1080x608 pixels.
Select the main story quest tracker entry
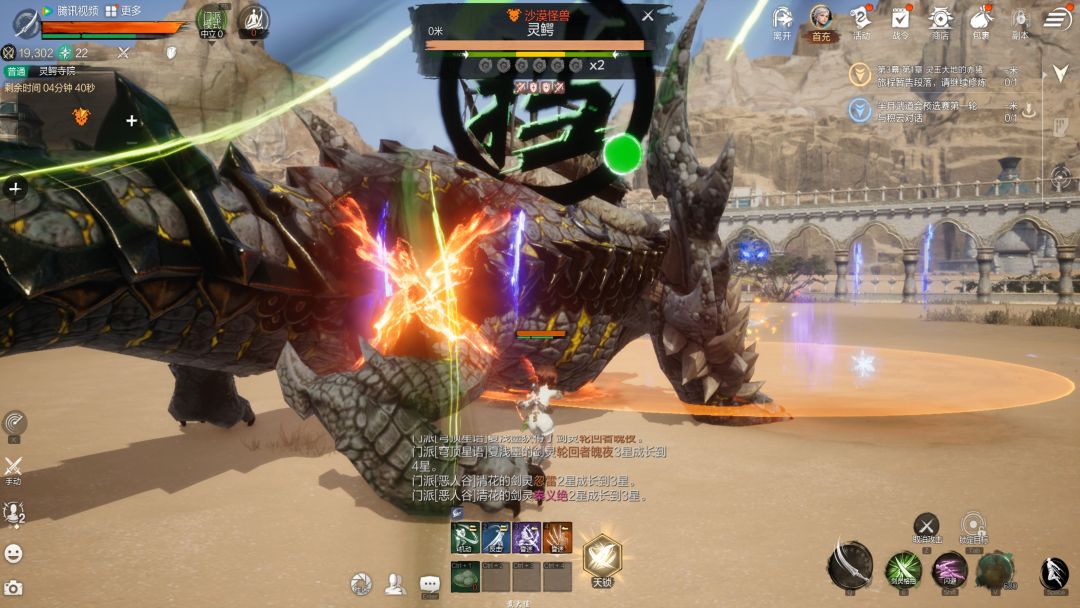pos(930,74)
